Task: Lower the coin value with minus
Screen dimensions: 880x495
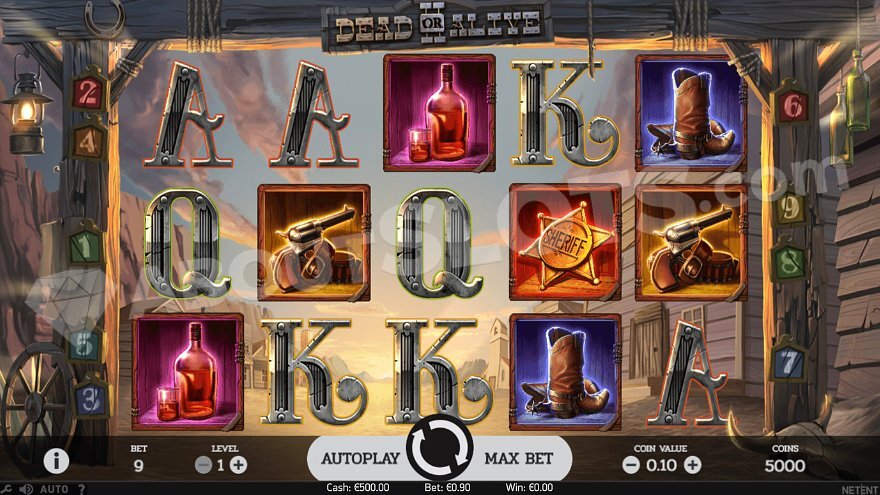Action: tap(630, 464)
